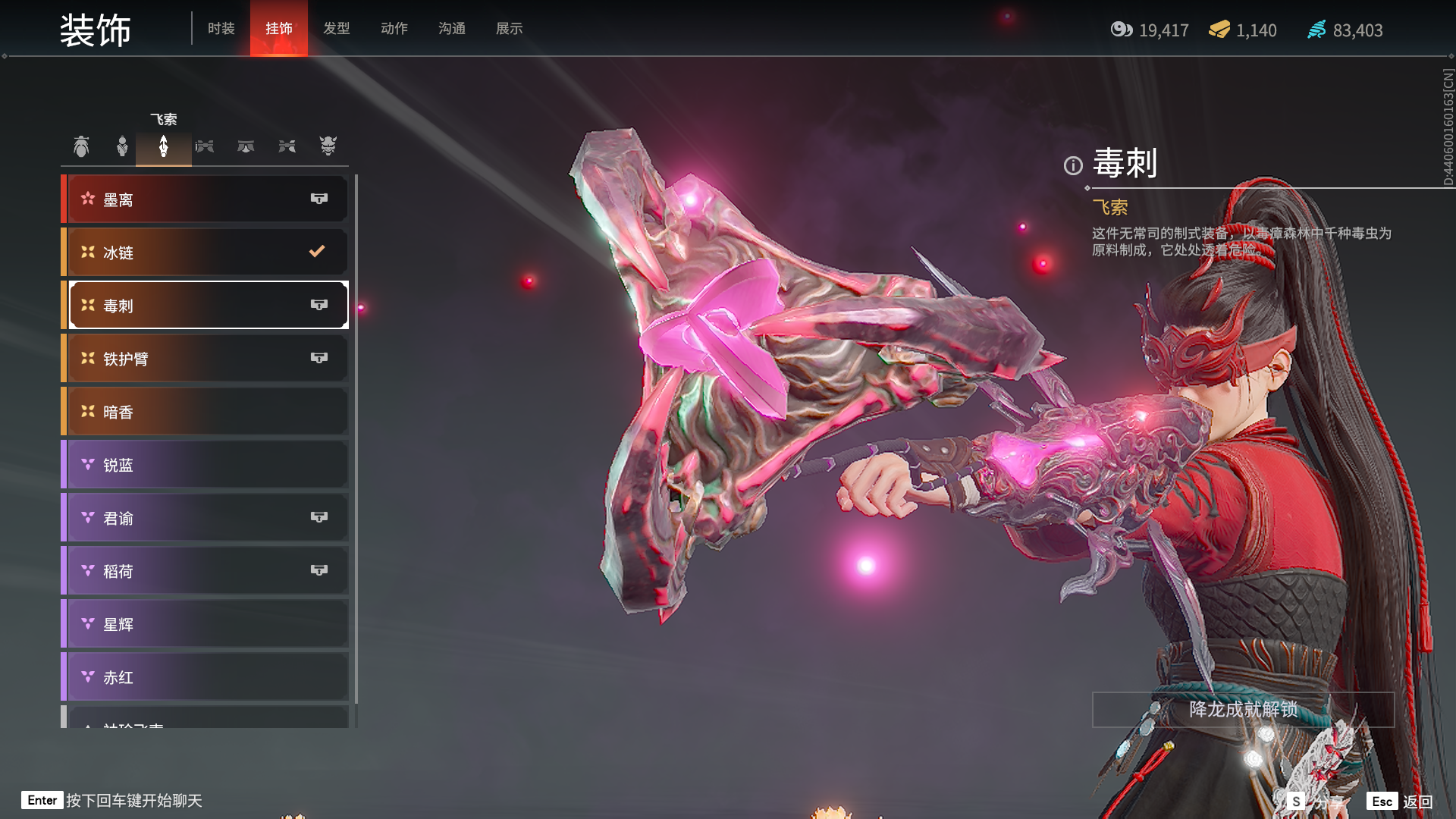The image size is (1456, 819).
Task: Select the 星辉 skin entry
Action: pos(206,624)
